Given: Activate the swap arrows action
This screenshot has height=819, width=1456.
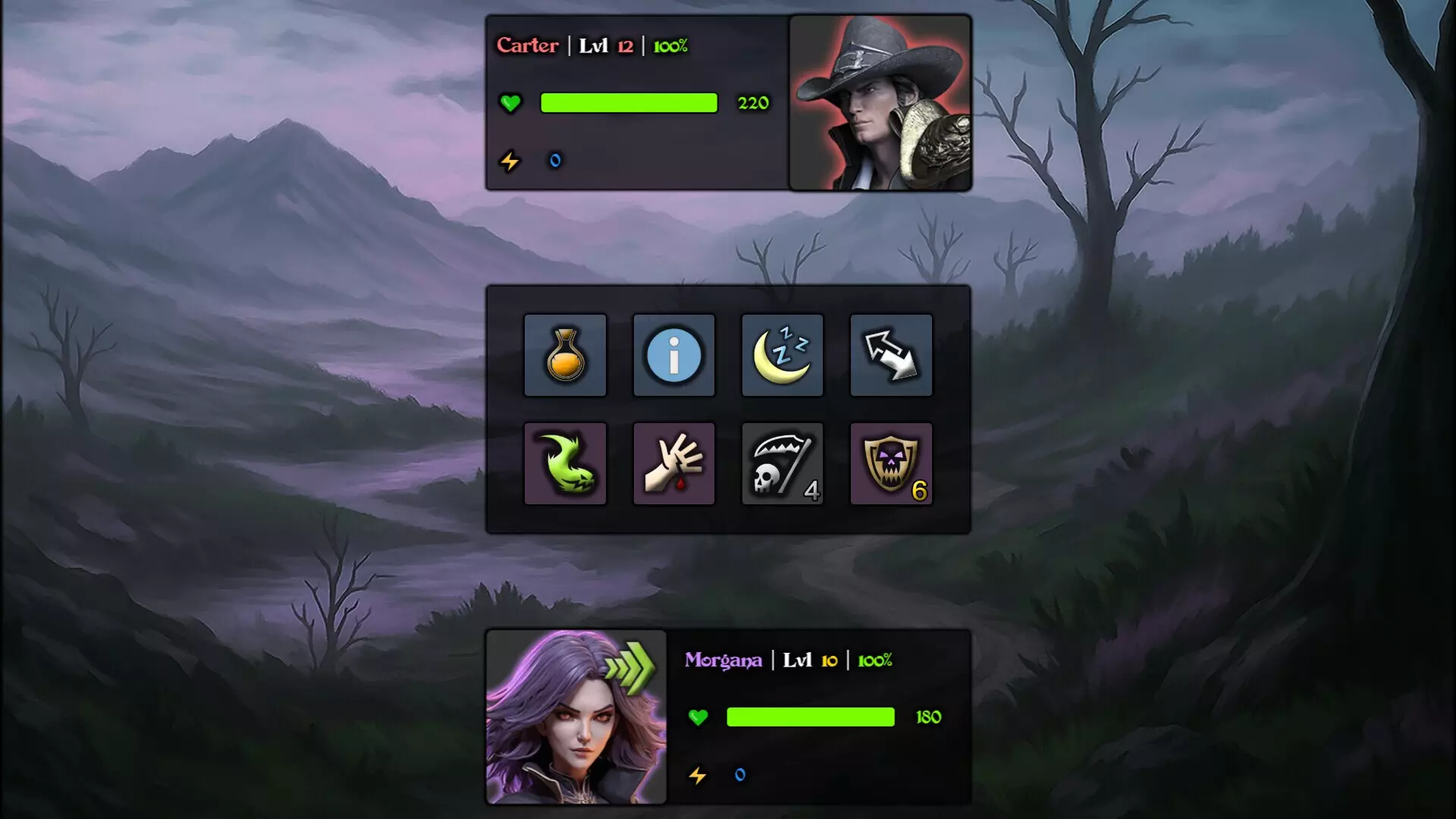Looking at the screenshot, I should (890, 355).
